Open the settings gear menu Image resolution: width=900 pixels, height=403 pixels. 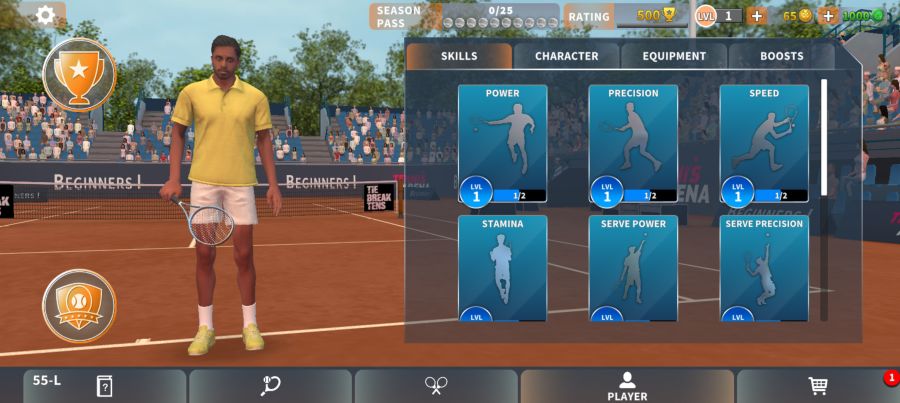pos(45,15)
